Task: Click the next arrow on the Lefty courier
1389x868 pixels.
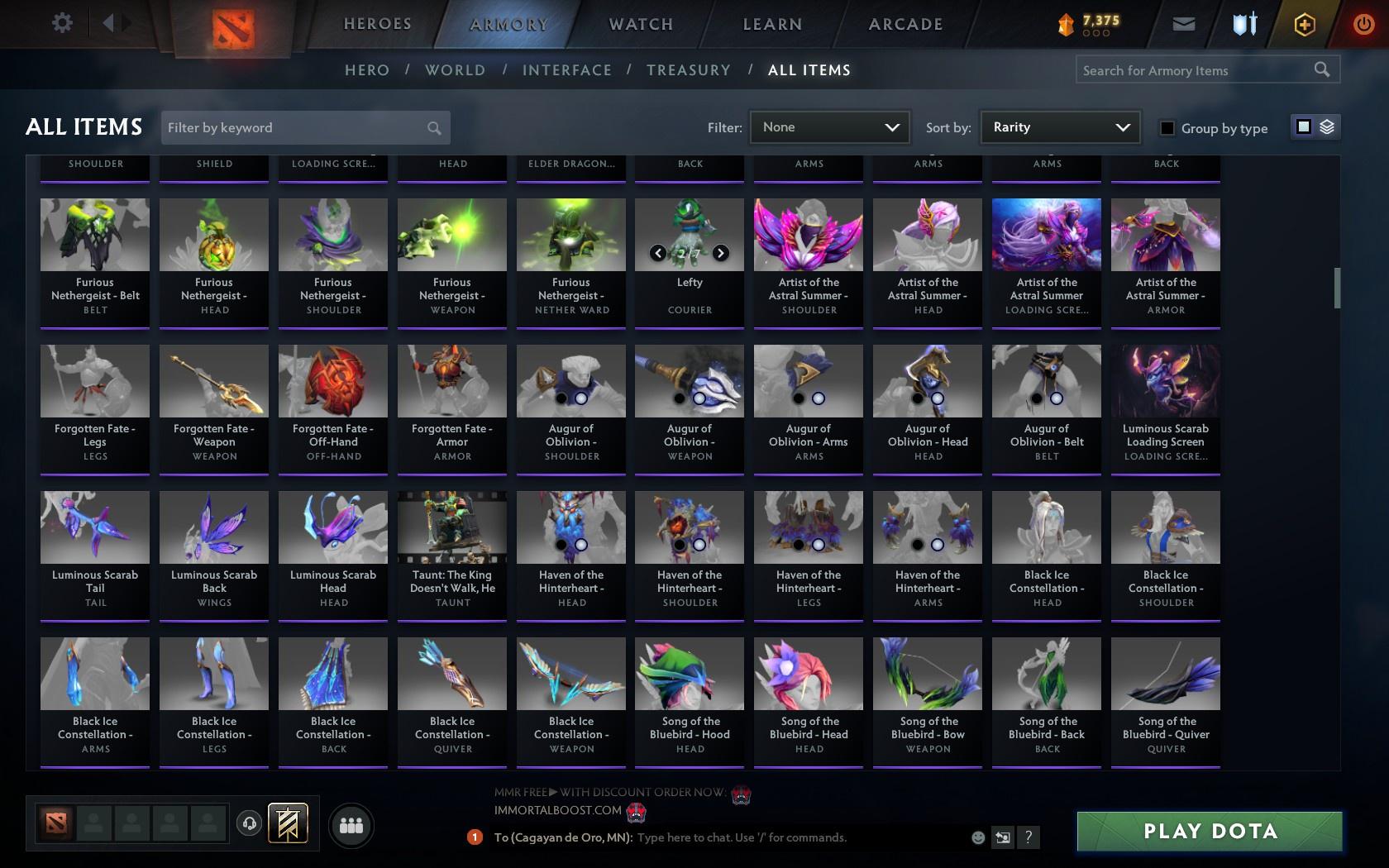Action: point(719,253)
